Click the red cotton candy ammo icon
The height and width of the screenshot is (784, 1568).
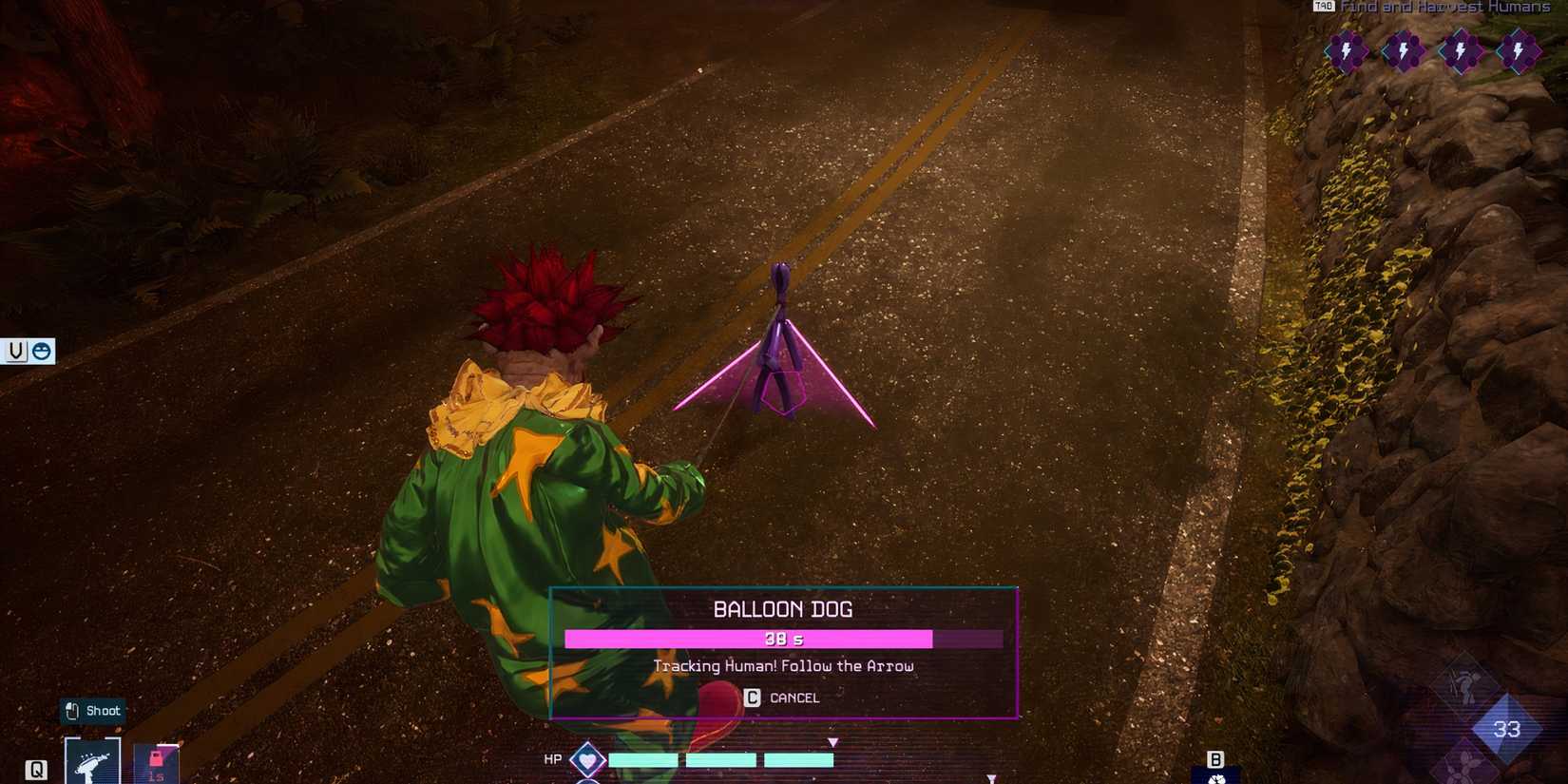(x=154, y=758)
